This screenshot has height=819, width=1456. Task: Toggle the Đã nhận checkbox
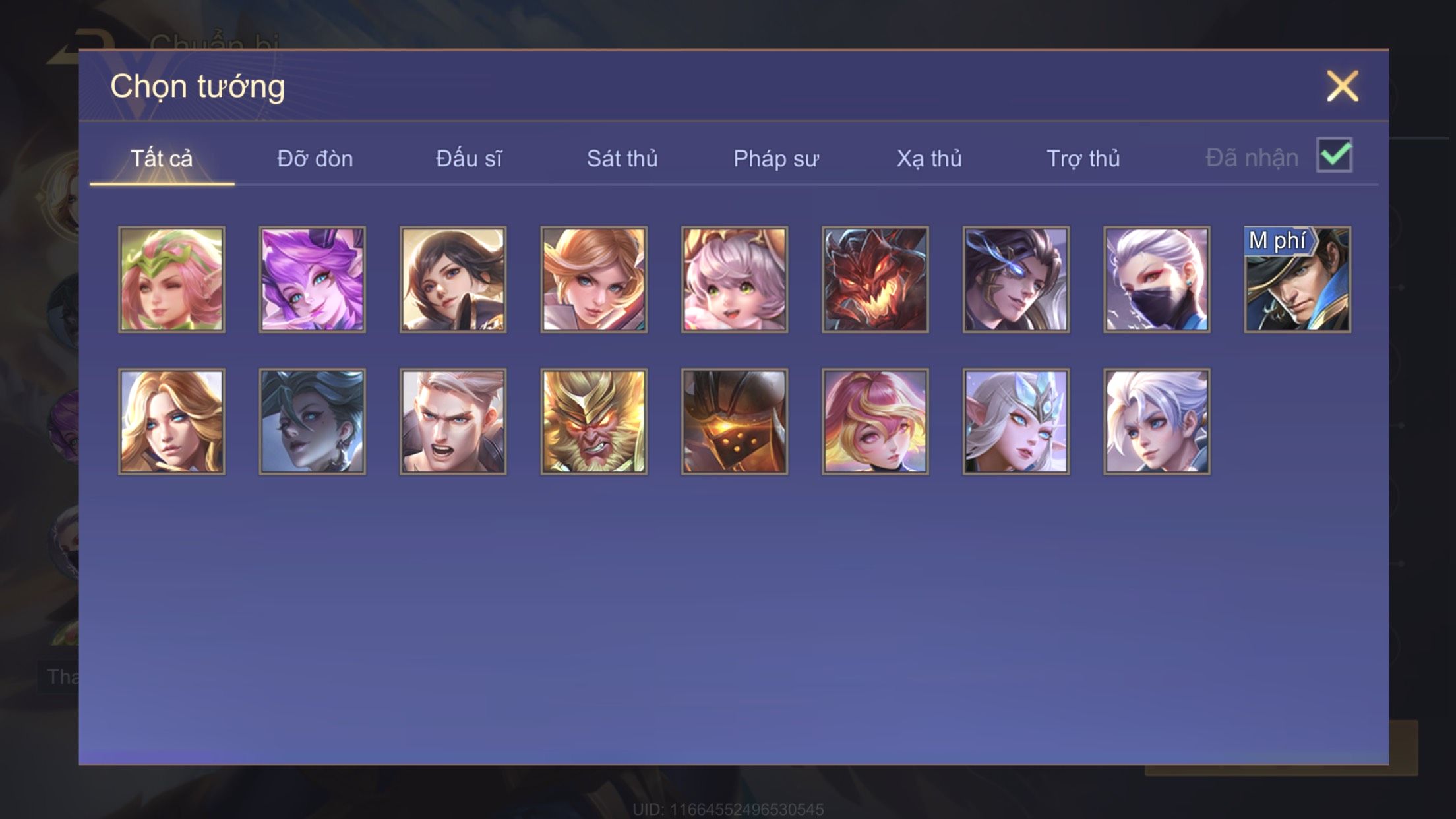pos(1333,156)
